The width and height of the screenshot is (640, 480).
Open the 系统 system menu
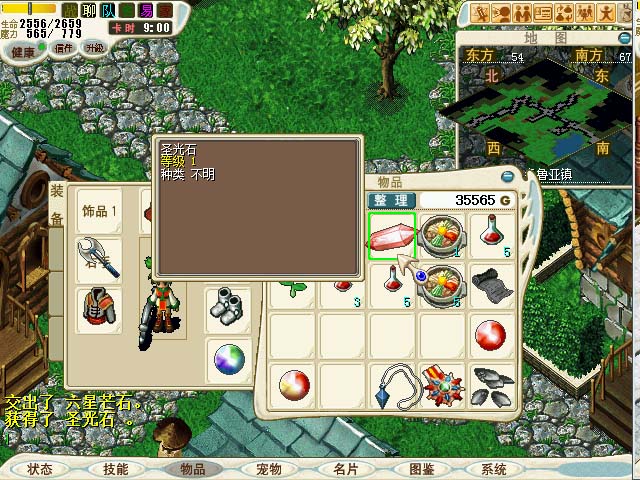pos(494,469)
